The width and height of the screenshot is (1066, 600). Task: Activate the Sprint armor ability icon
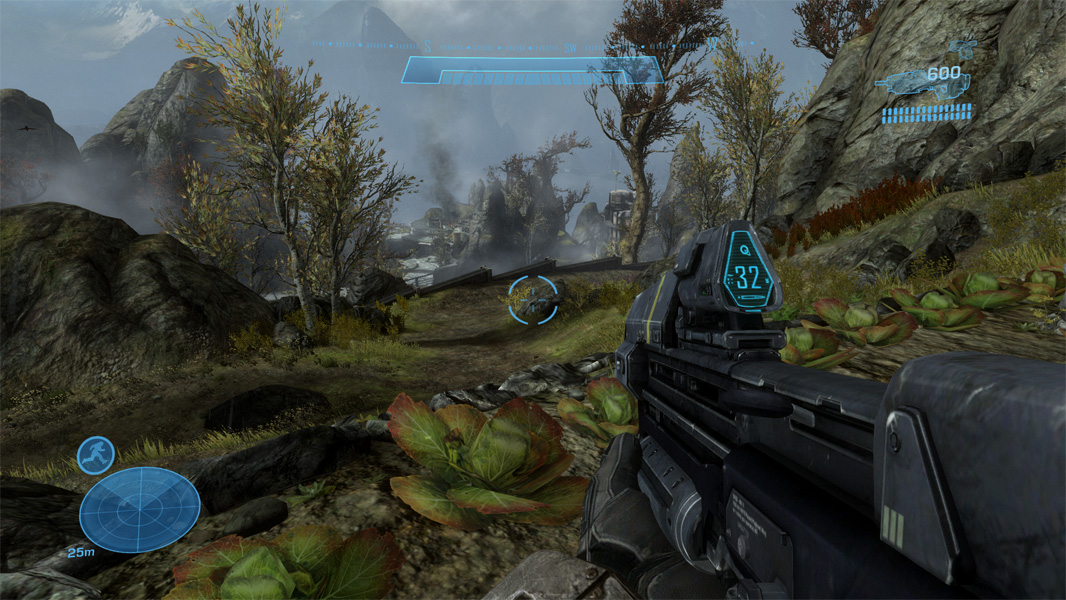(96, 455)
